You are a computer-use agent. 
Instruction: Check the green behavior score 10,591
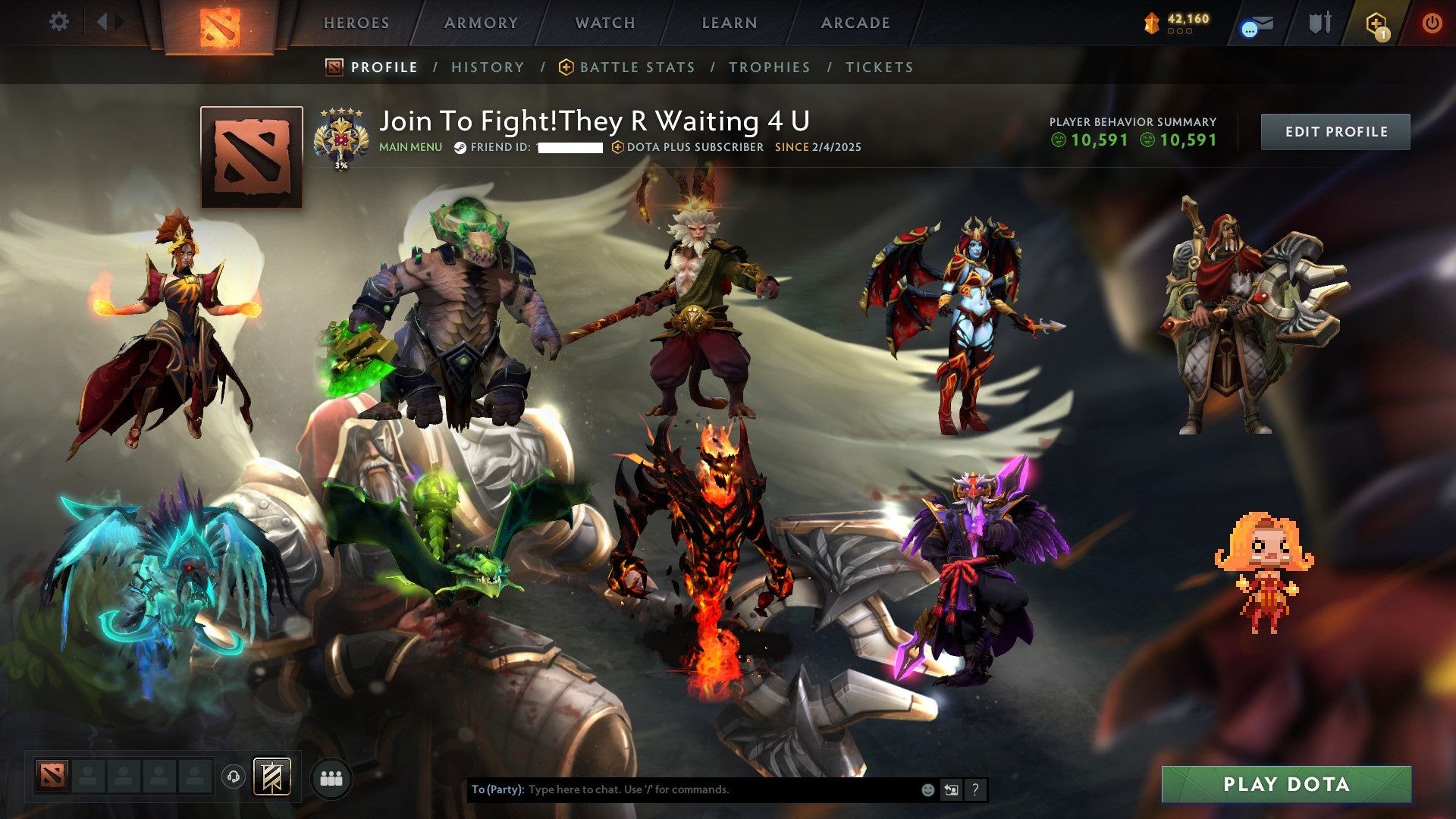pyautogui.click(x=1094, y=140)
